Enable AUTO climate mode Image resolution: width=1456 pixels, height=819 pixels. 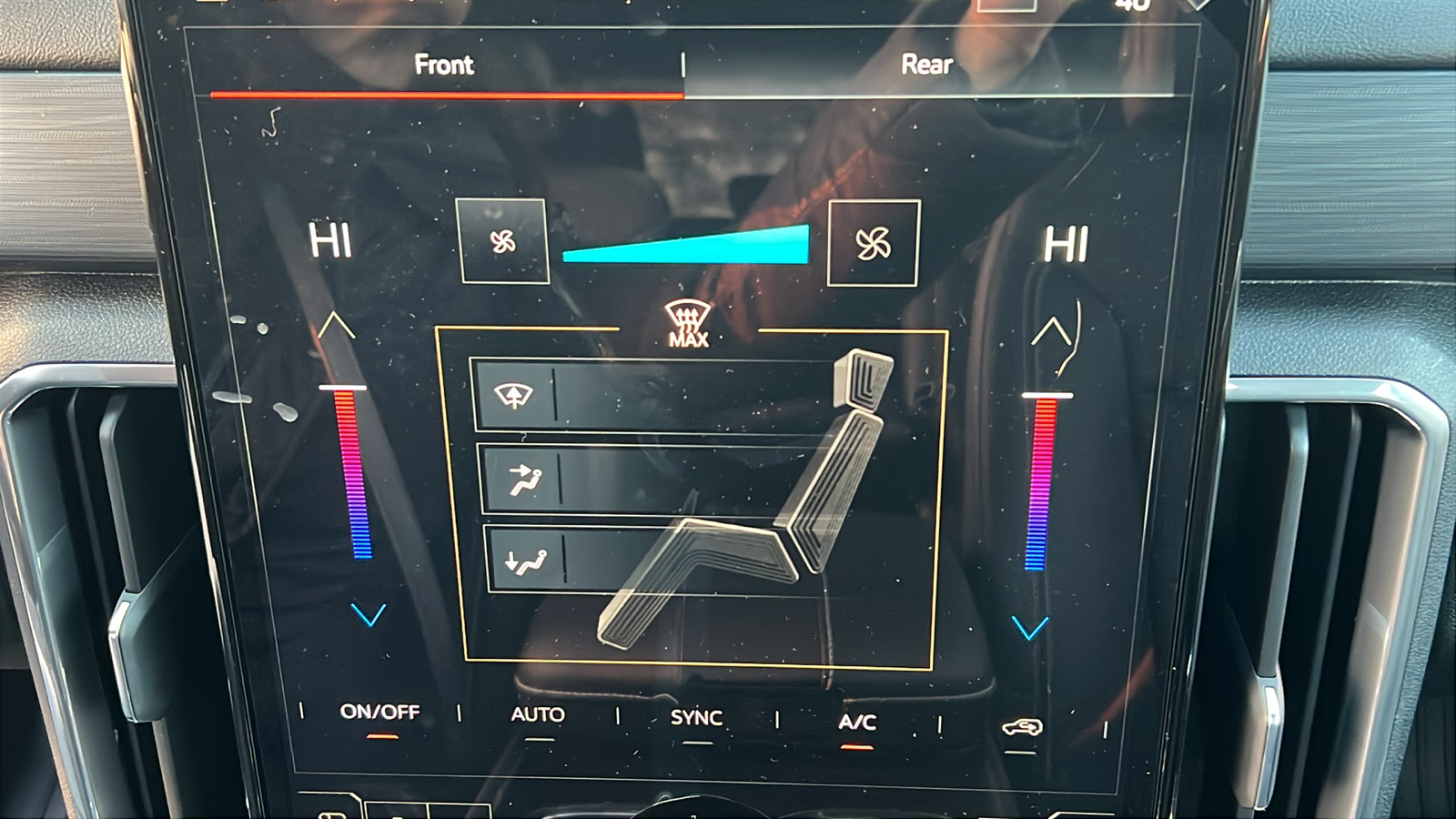click(x=539, y=715)
